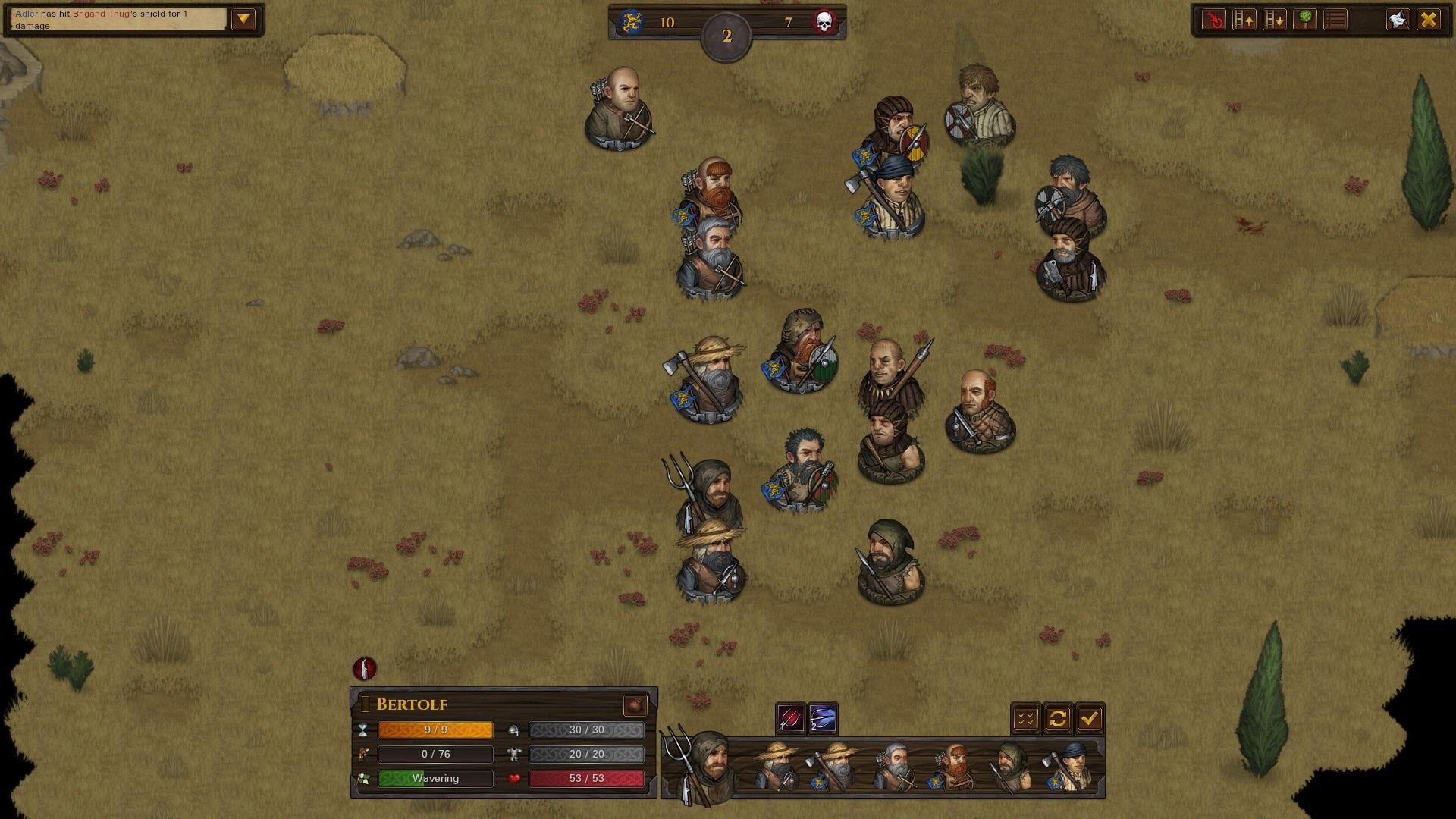Use the pitchfork Impale skill
Screen dimensions: 1456x819
[x=789, y=718]
